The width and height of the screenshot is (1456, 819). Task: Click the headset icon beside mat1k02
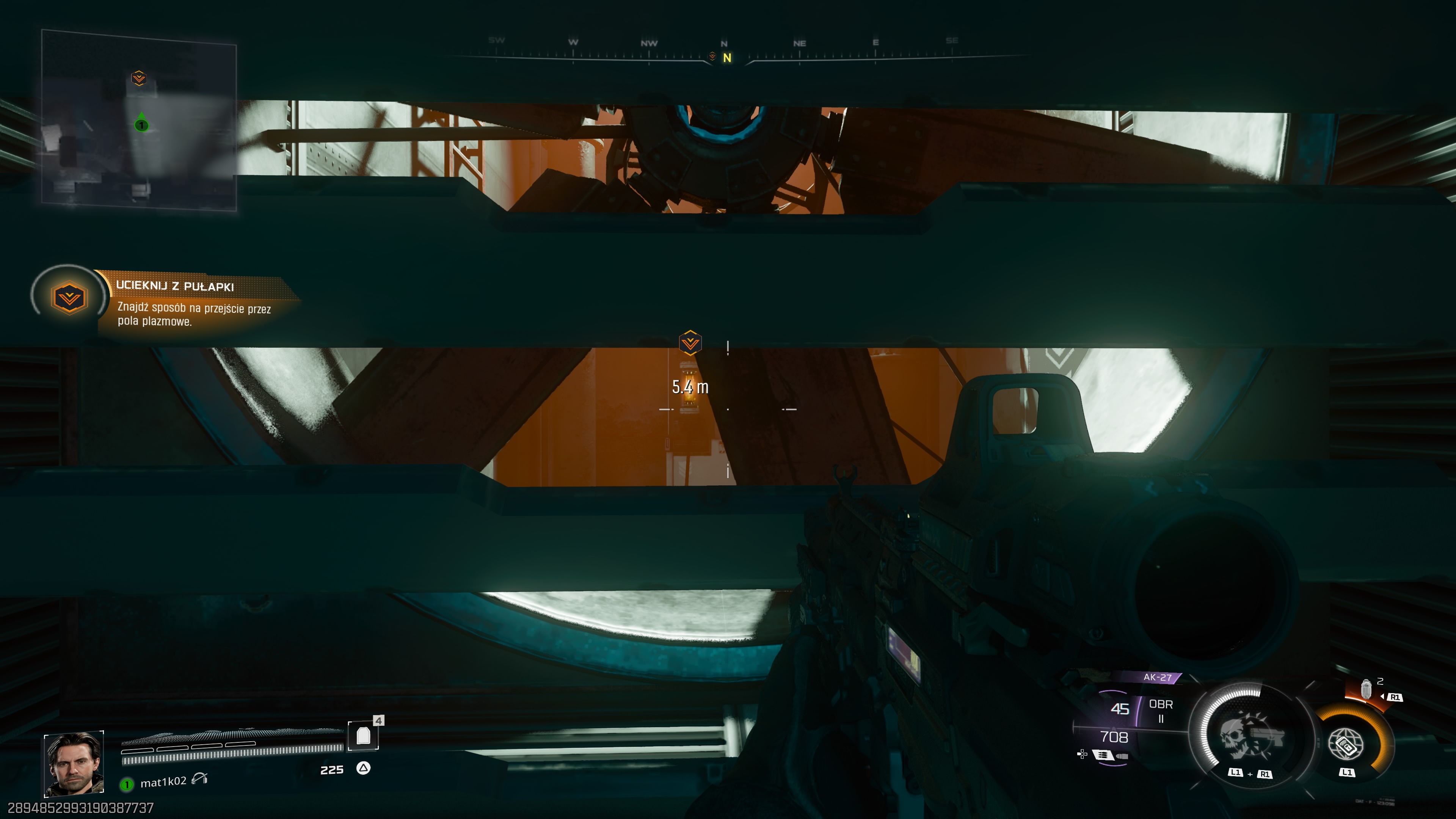point(199,781)
